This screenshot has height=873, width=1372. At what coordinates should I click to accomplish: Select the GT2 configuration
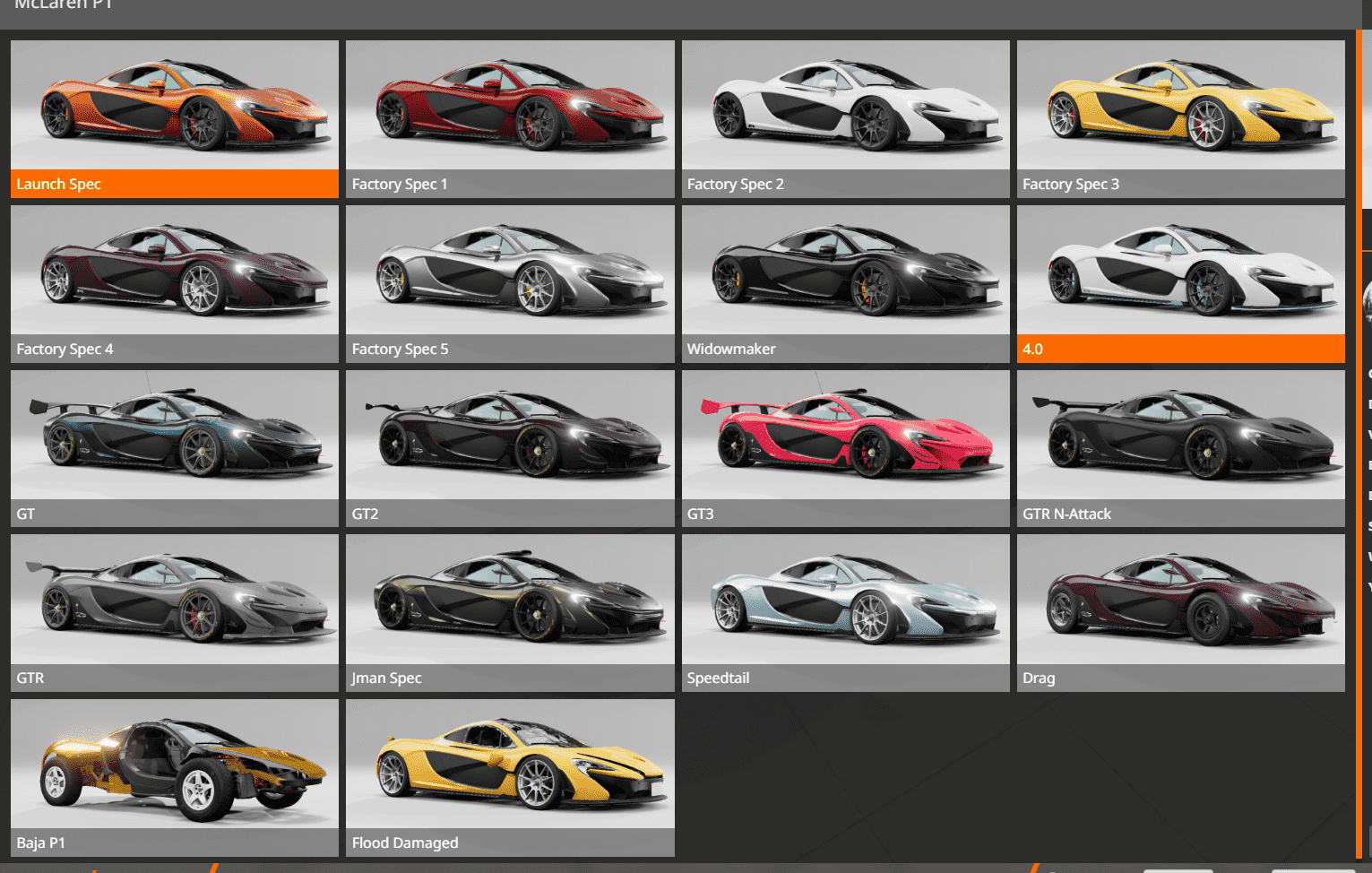(510, 448)
